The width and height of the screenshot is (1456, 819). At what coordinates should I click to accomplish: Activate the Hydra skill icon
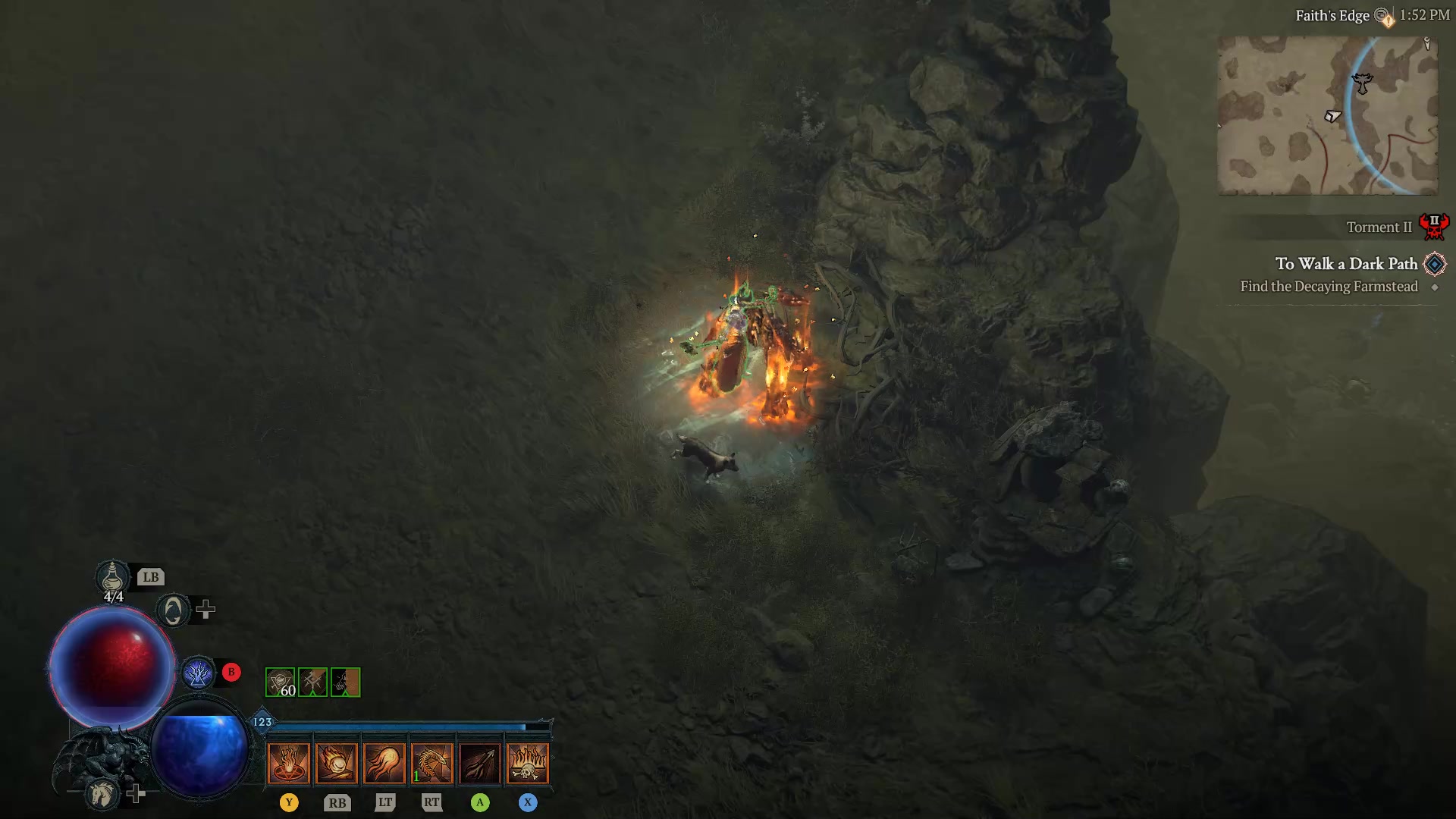pyautogui.click(x=432, y=762)
